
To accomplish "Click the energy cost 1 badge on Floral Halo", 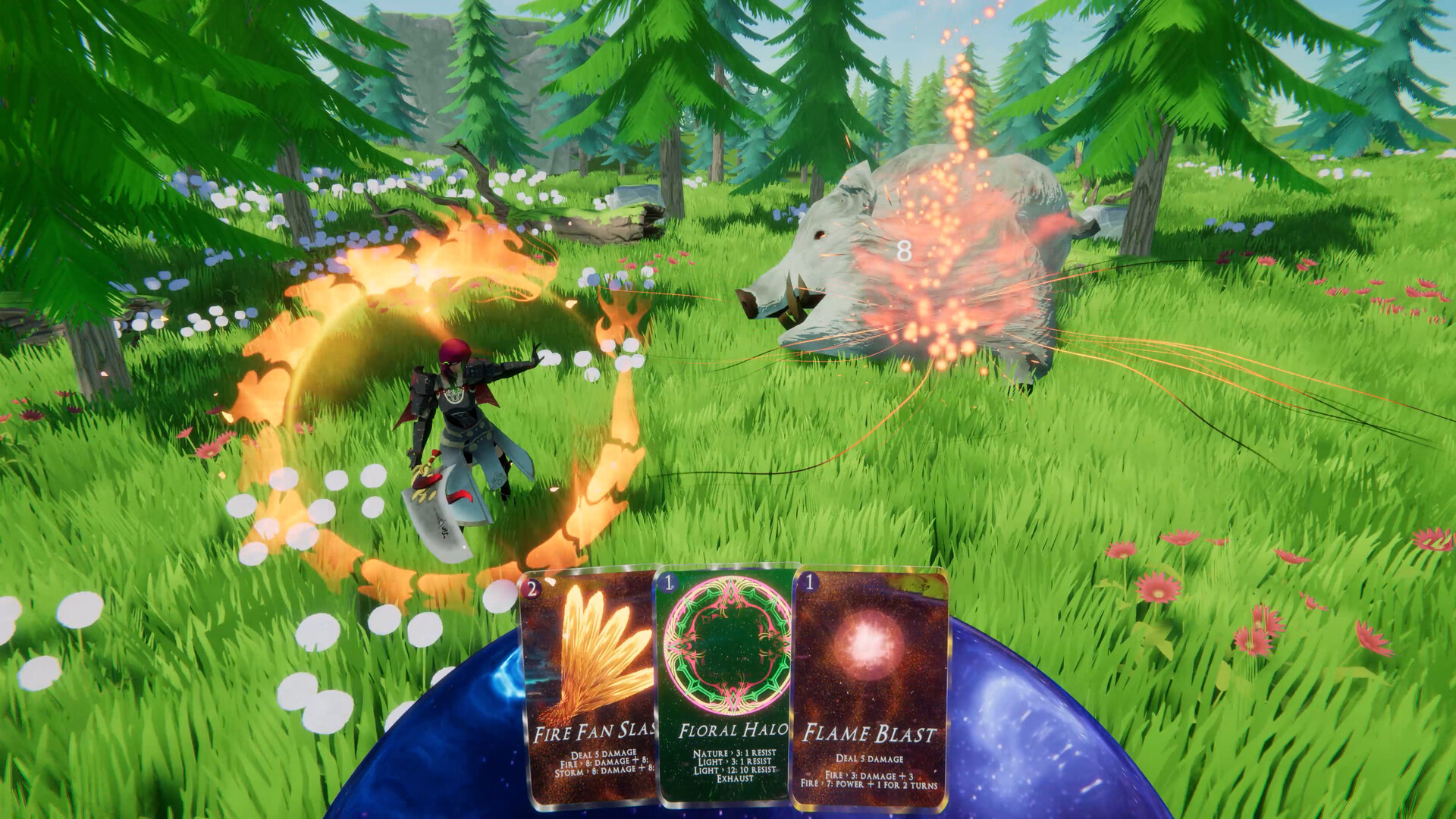I will 666,583.
